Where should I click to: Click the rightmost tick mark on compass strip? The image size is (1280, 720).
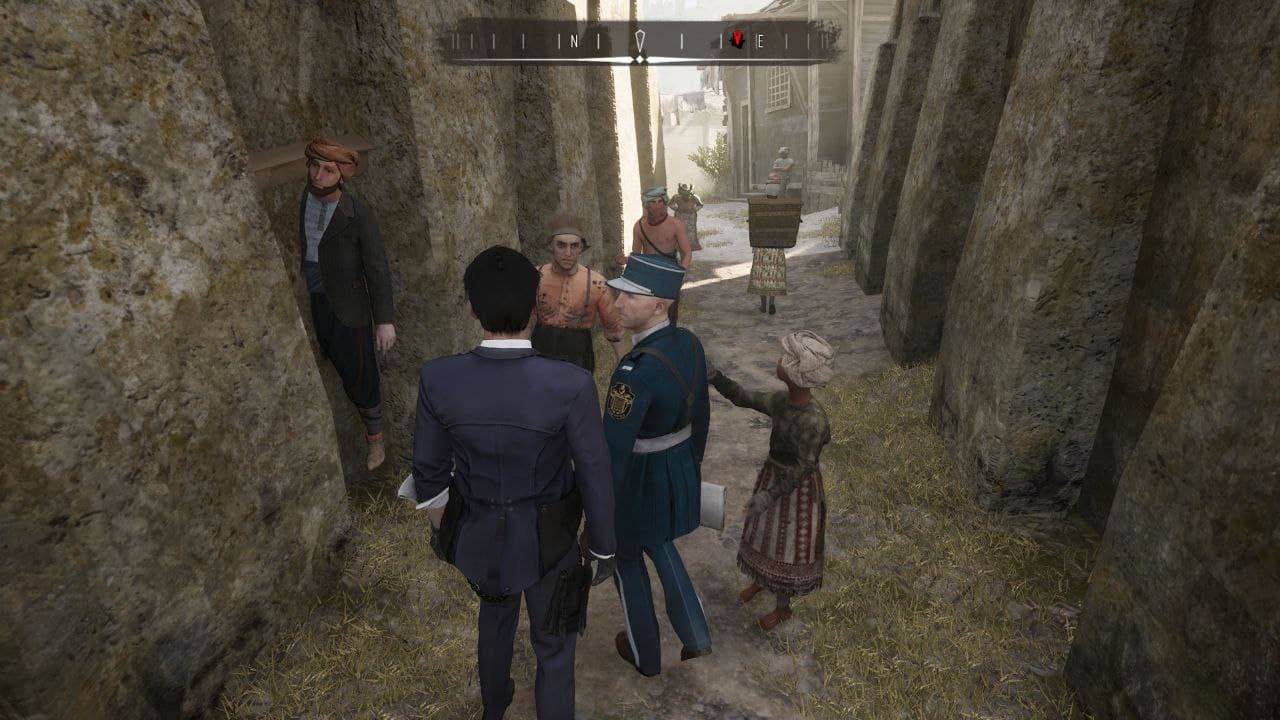pyautogui.click(x=827, y=41)
